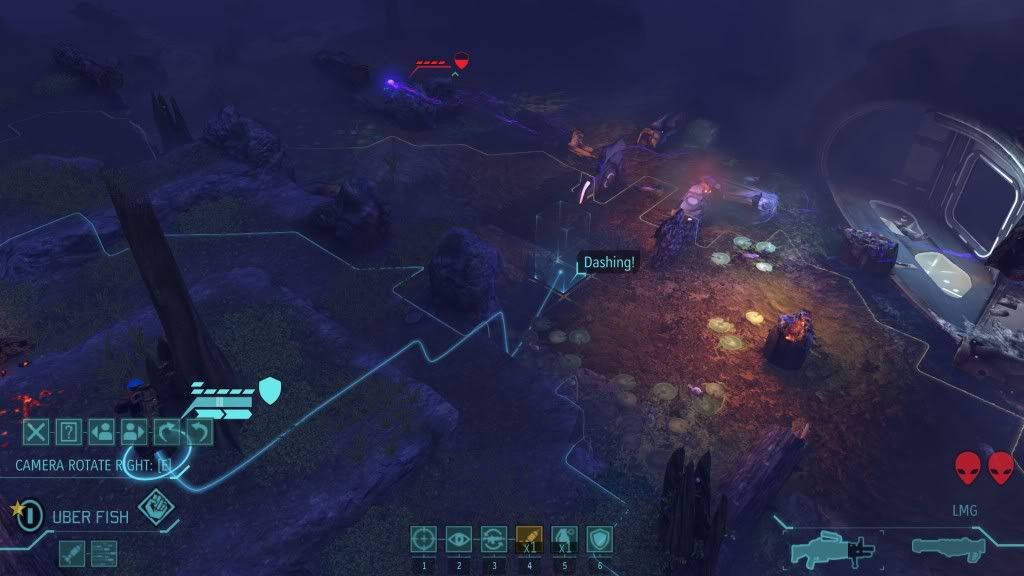Open the question mark help button
Image resolution: width=1024 pixels, height=576 pixels.
pyautogui.click(x=68, y=432)
